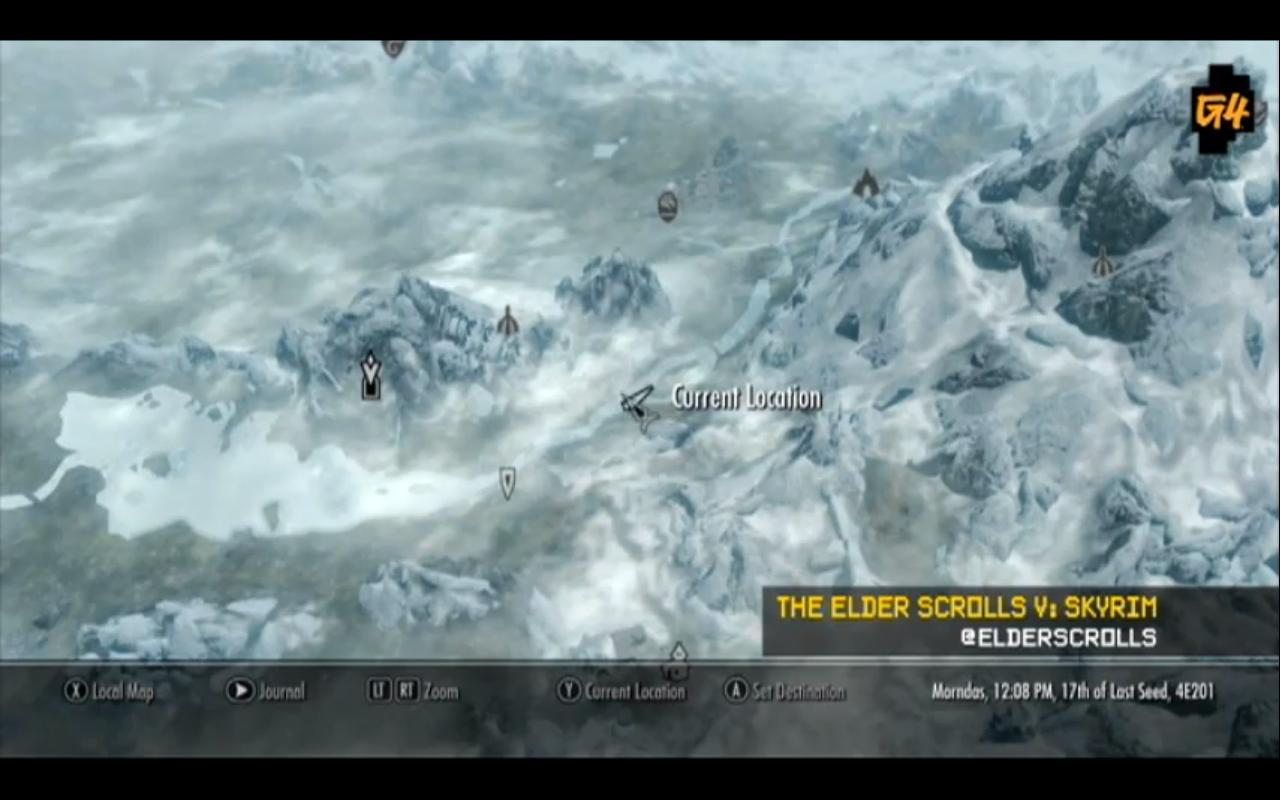Click the LT zoom button icon
This screenshot has height=800, width=1280.
click(x=376, y=691)
